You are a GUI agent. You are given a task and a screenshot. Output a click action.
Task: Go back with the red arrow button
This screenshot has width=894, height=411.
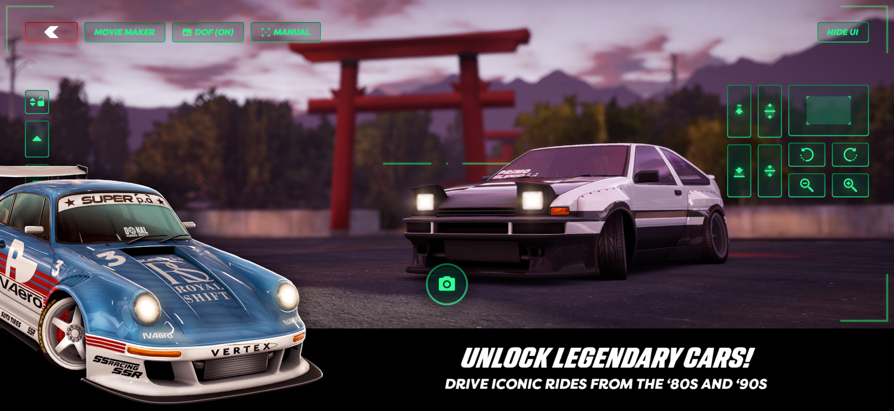[x=51, y=32]
